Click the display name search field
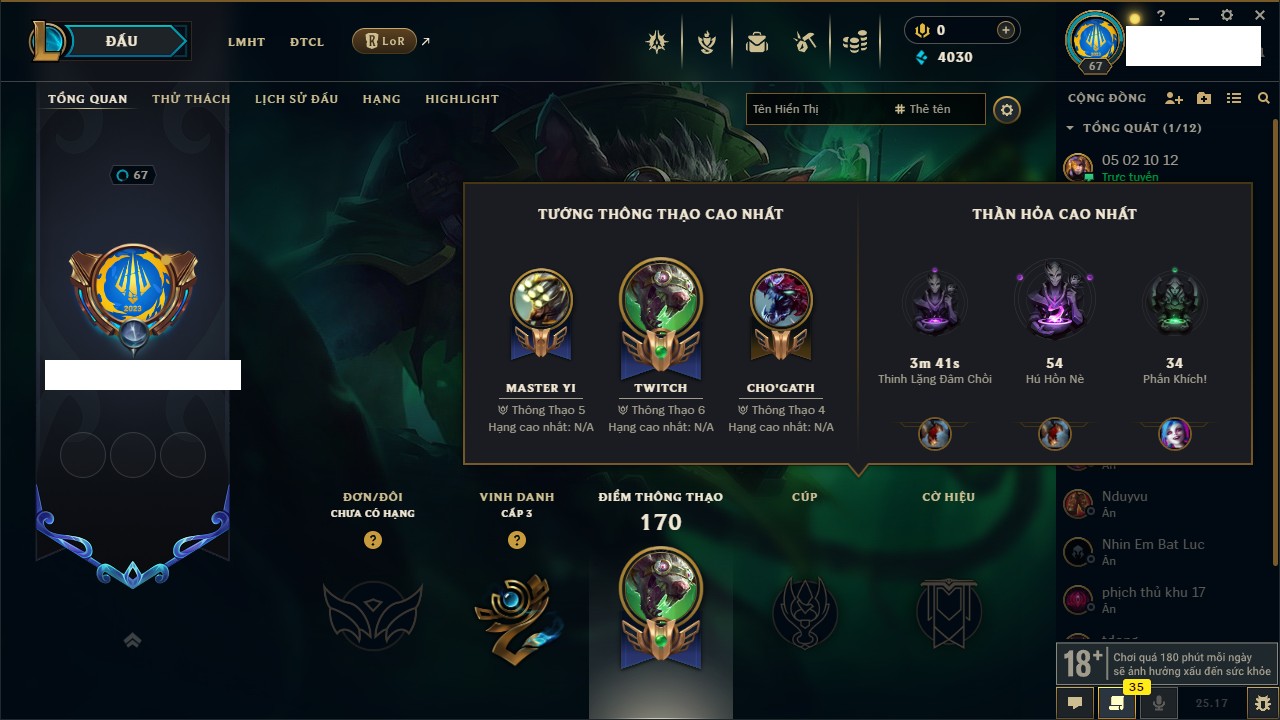 click(x=815, y=109)
